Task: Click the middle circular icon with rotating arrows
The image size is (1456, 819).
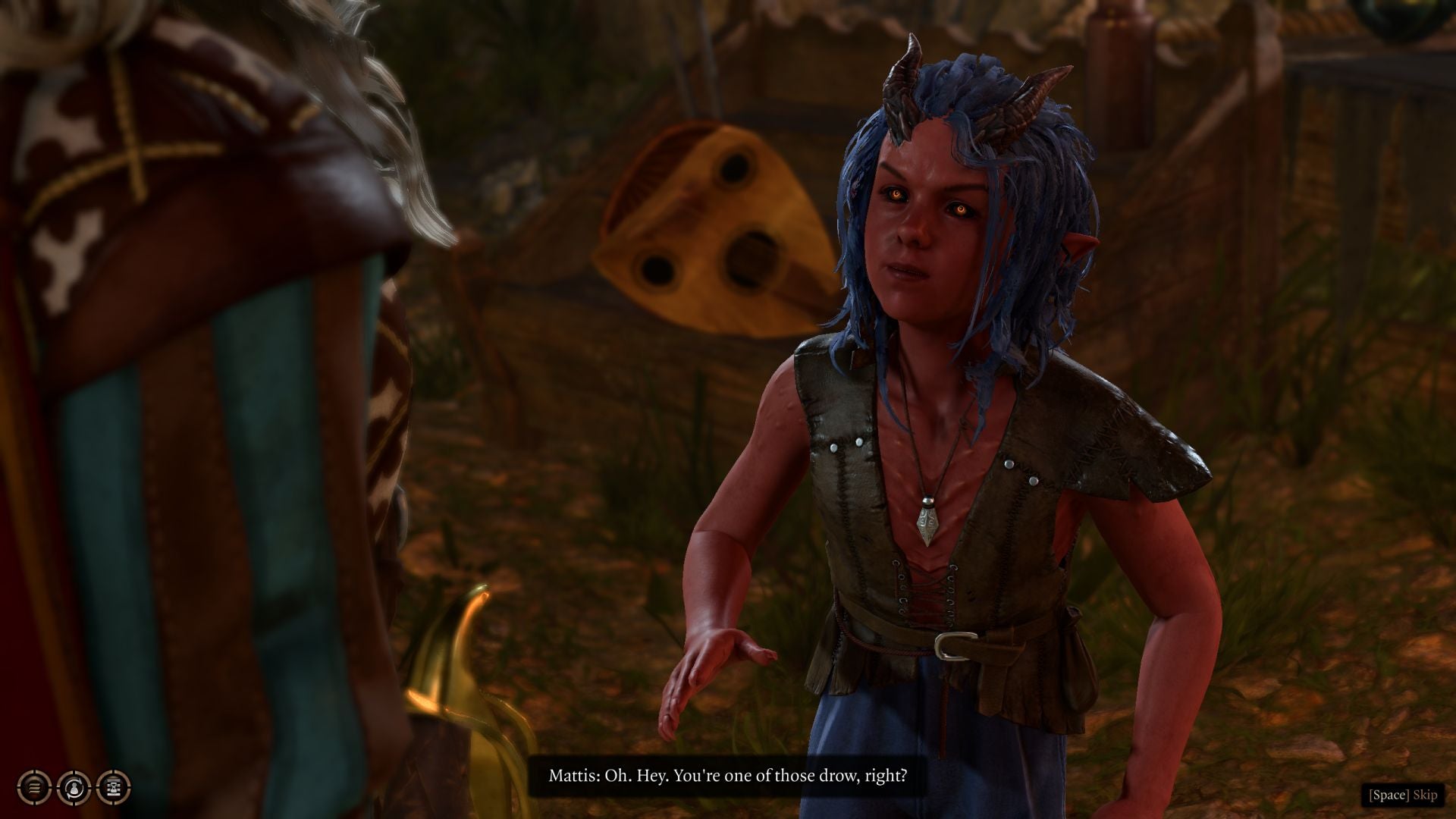Action: coord(72,787)
